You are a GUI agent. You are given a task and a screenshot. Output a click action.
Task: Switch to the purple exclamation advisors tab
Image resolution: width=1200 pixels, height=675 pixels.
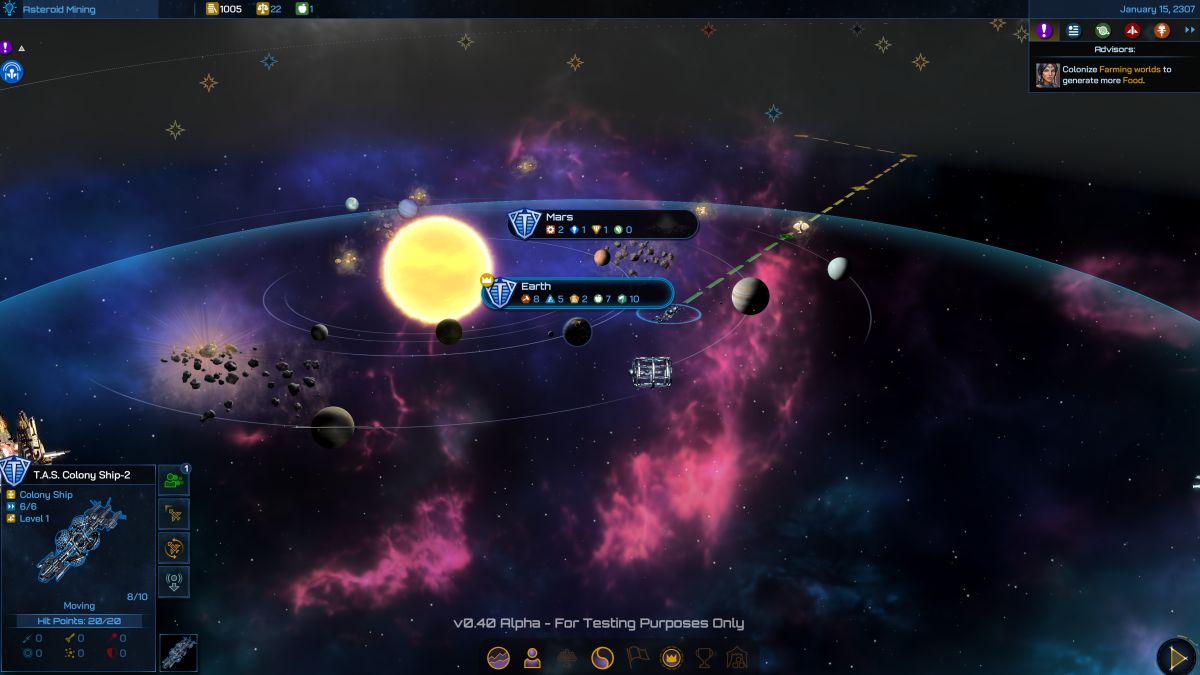tap(1045, 30)
